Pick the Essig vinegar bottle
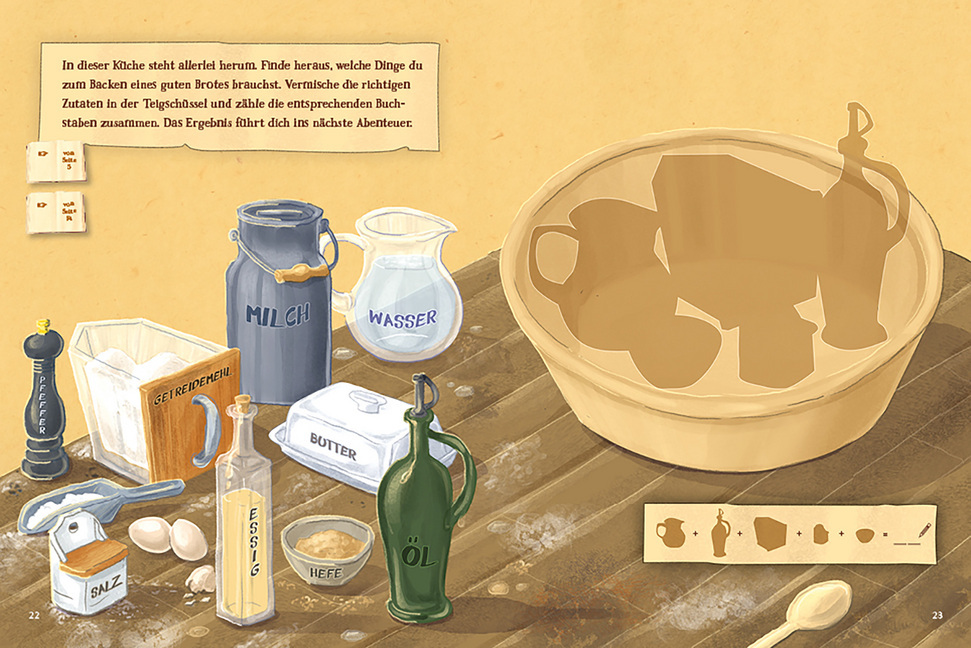Screen dimensions: 971x648 point(243,520)
